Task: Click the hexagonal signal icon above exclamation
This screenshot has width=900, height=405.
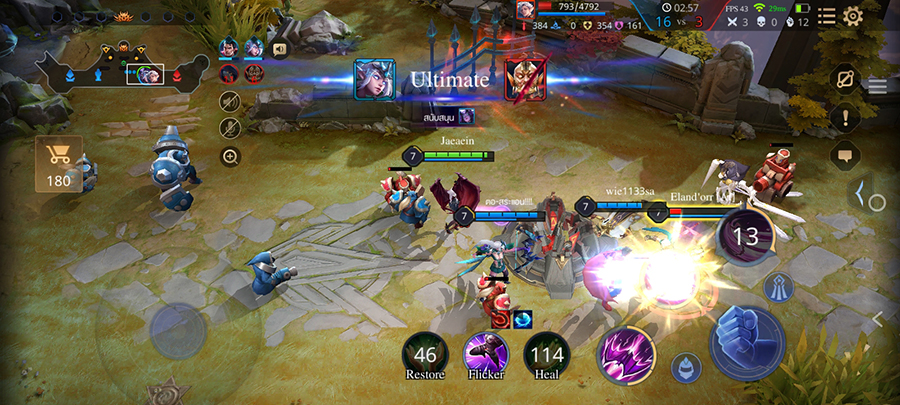Action: (x=845, y=78)
